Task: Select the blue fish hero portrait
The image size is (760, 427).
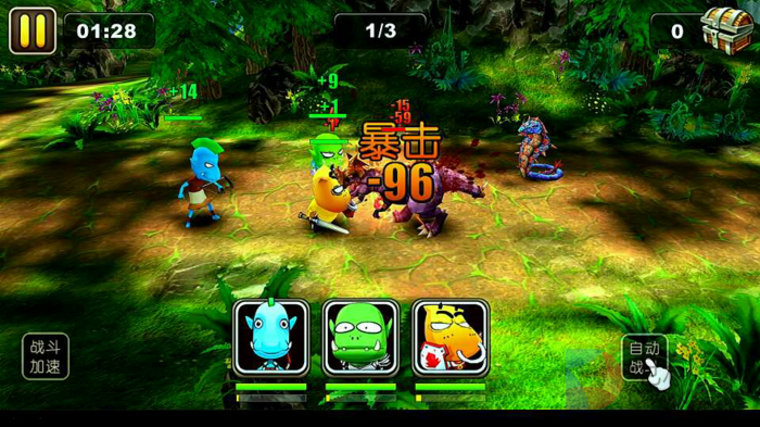Action: [x=270, y=337]
